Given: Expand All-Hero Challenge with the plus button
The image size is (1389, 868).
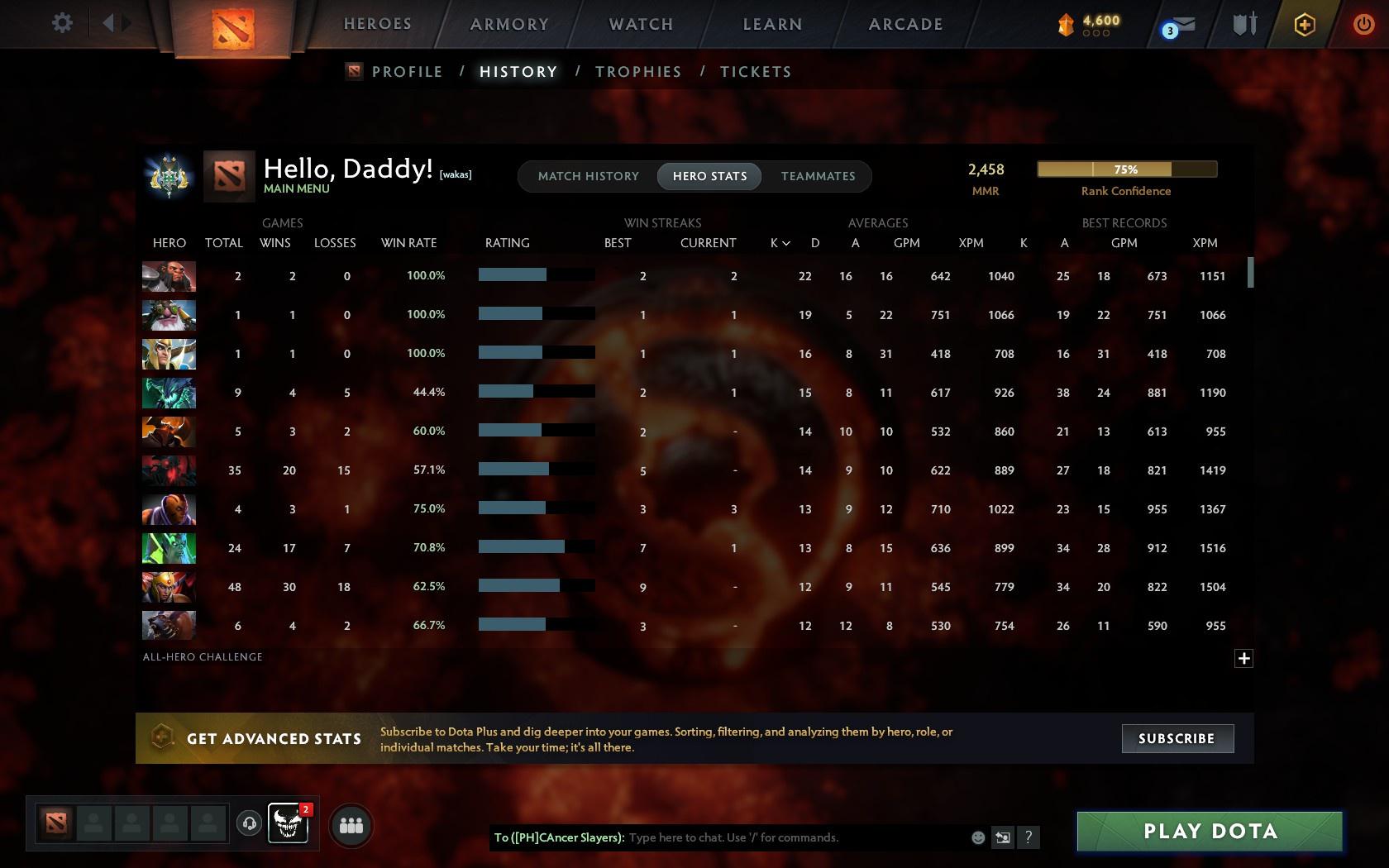Looking at the screenshot, I should pos(1244,657).
